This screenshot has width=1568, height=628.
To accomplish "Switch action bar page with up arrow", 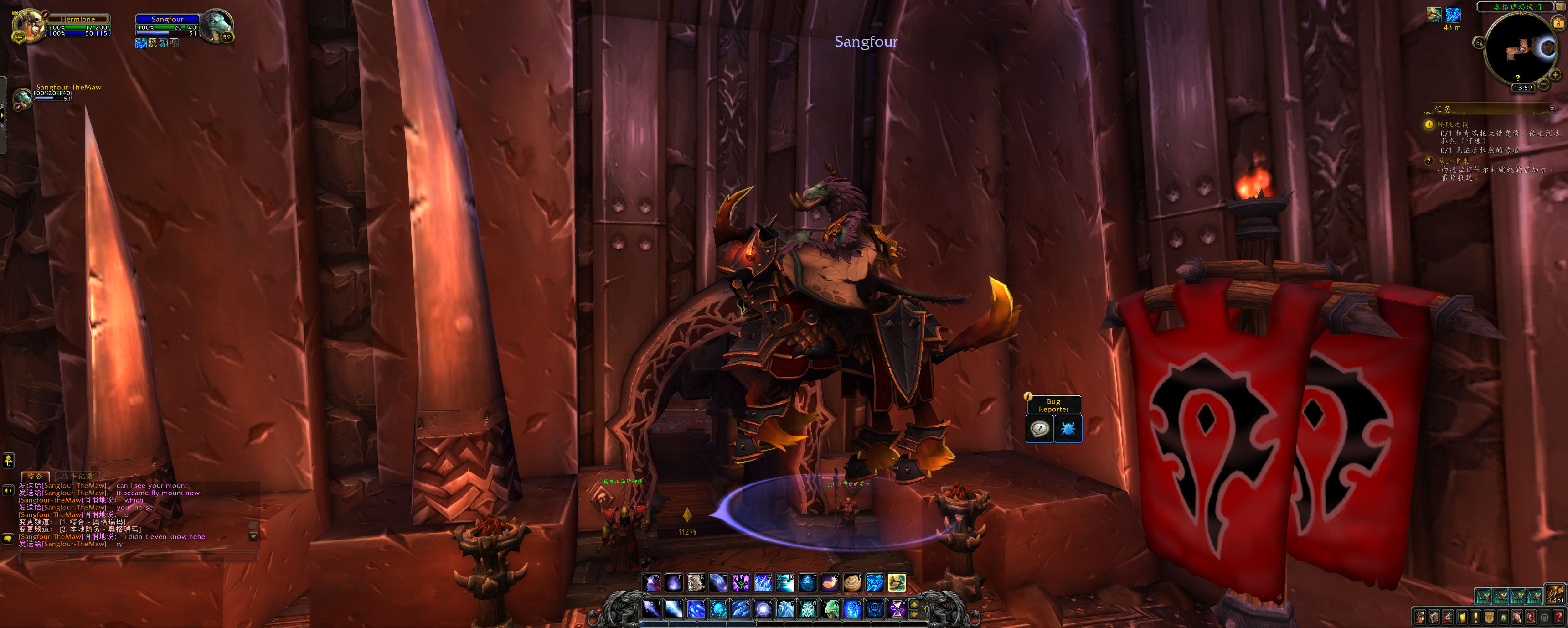I will [913, 604].
